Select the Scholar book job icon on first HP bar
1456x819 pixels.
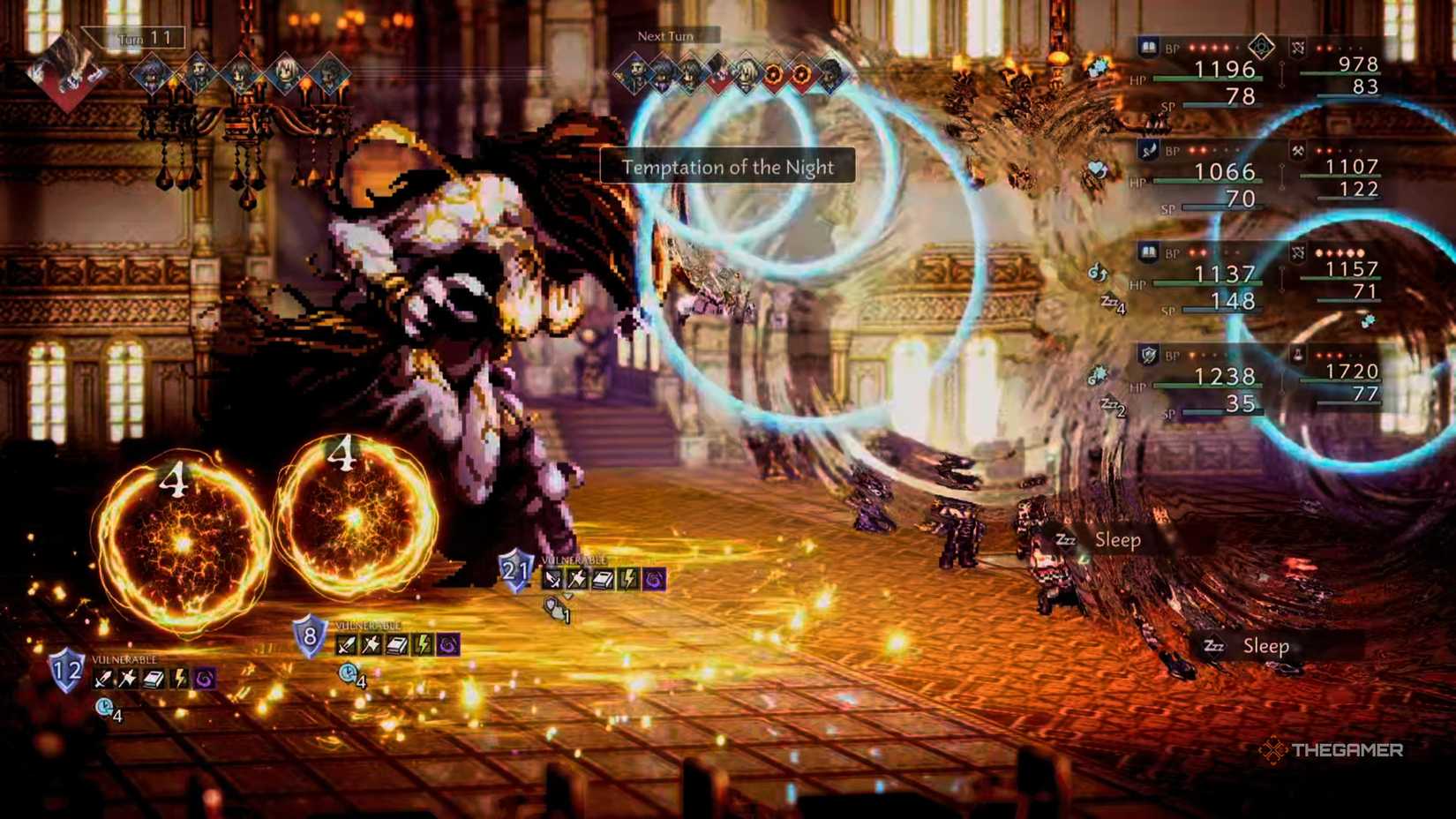pos(1147,46)
